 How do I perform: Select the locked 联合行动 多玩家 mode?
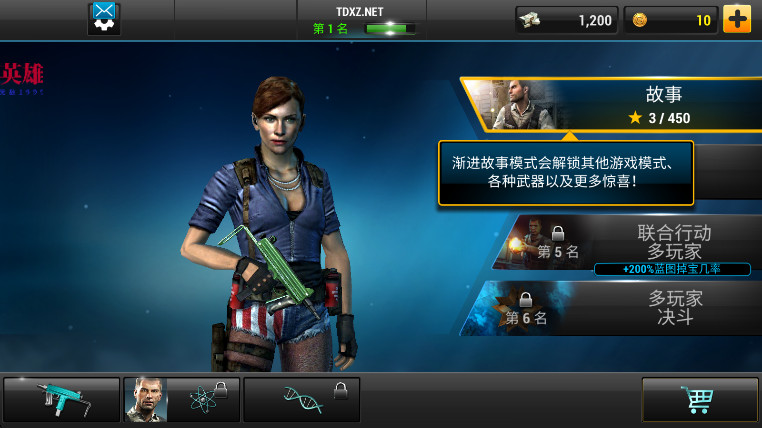[x=640, y=243]
